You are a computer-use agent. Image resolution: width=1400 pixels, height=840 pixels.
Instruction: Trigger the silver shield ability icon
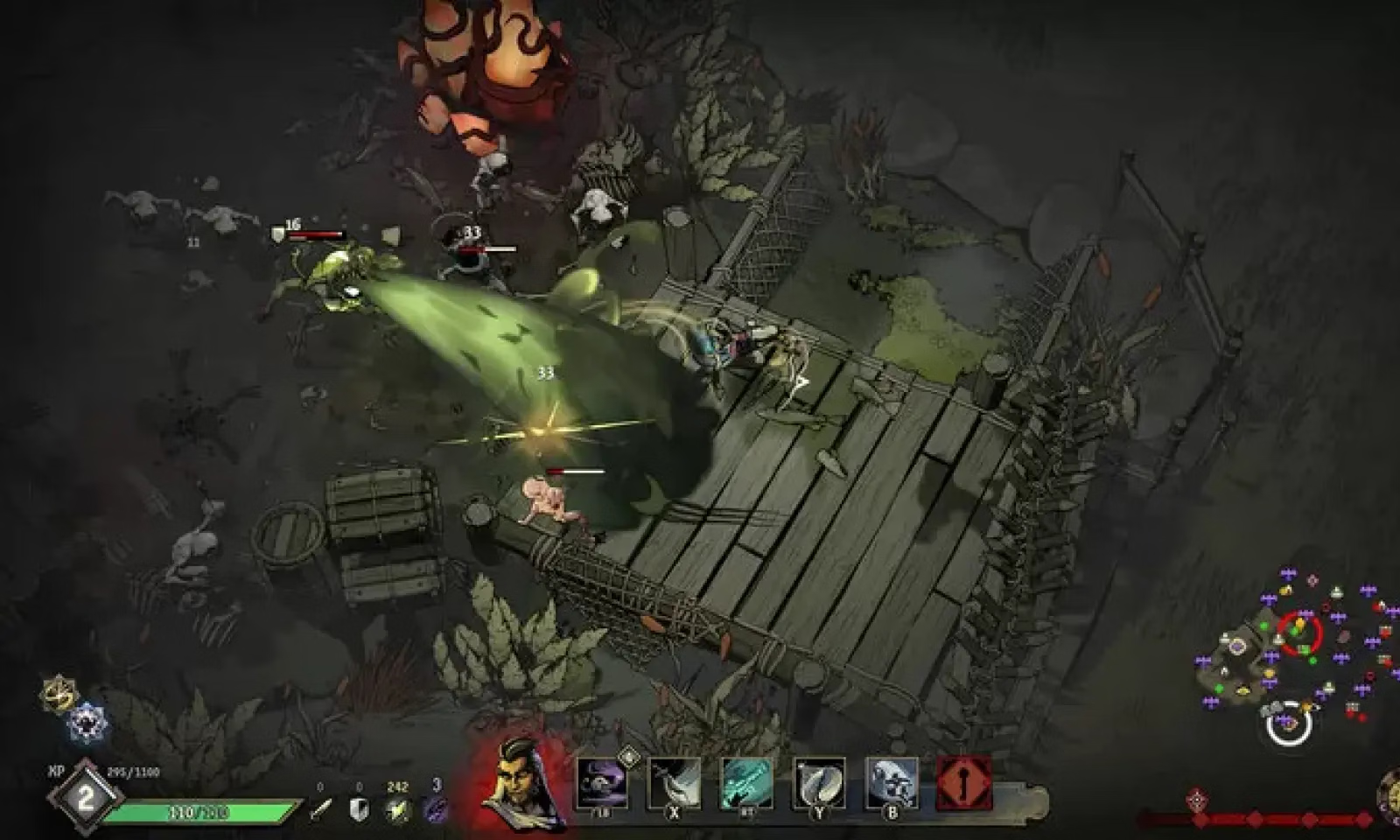click(x=819, y=781)
